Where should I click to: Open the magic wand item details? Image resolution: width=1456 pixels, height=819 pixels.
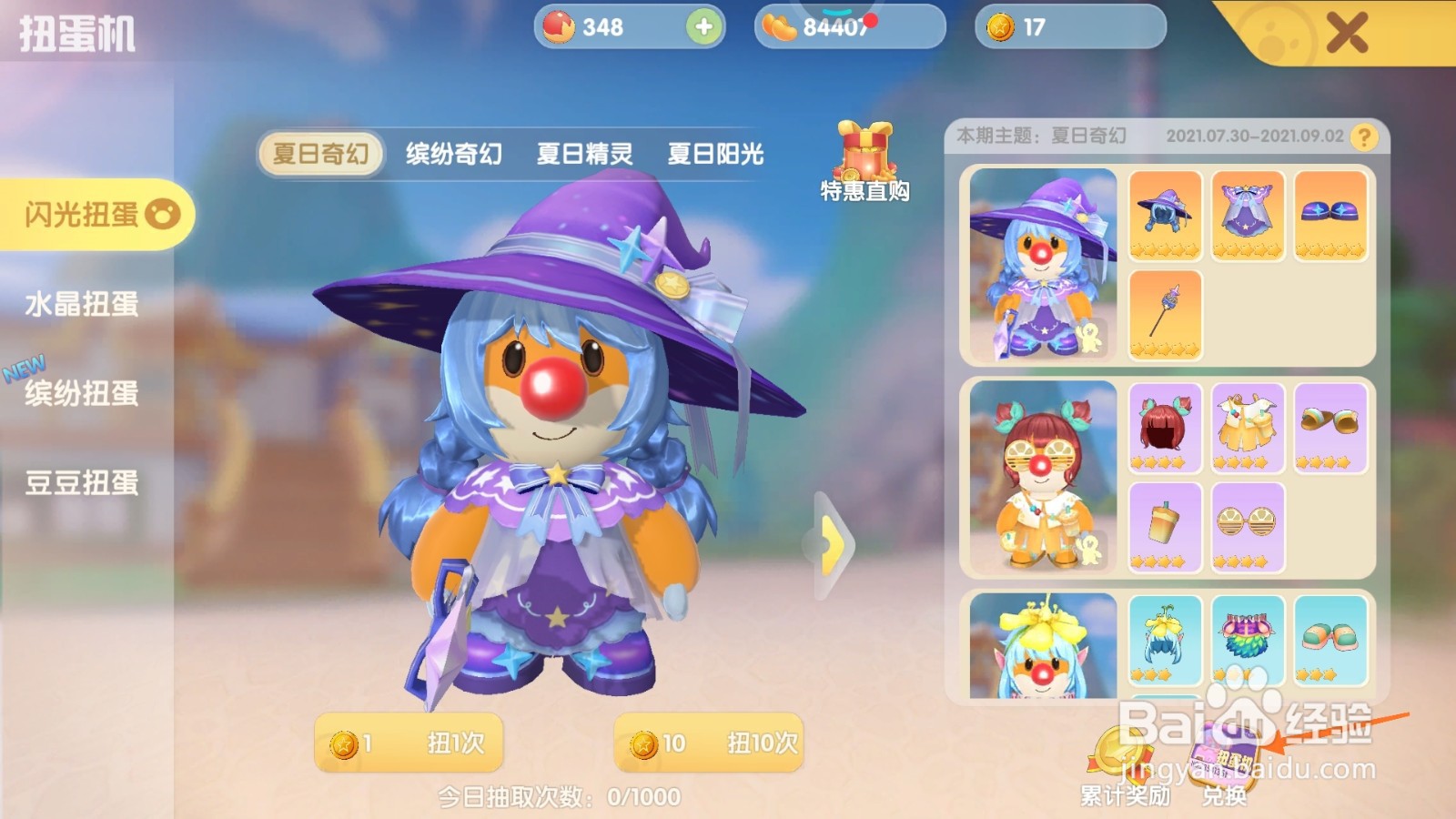pos(1166,310)
